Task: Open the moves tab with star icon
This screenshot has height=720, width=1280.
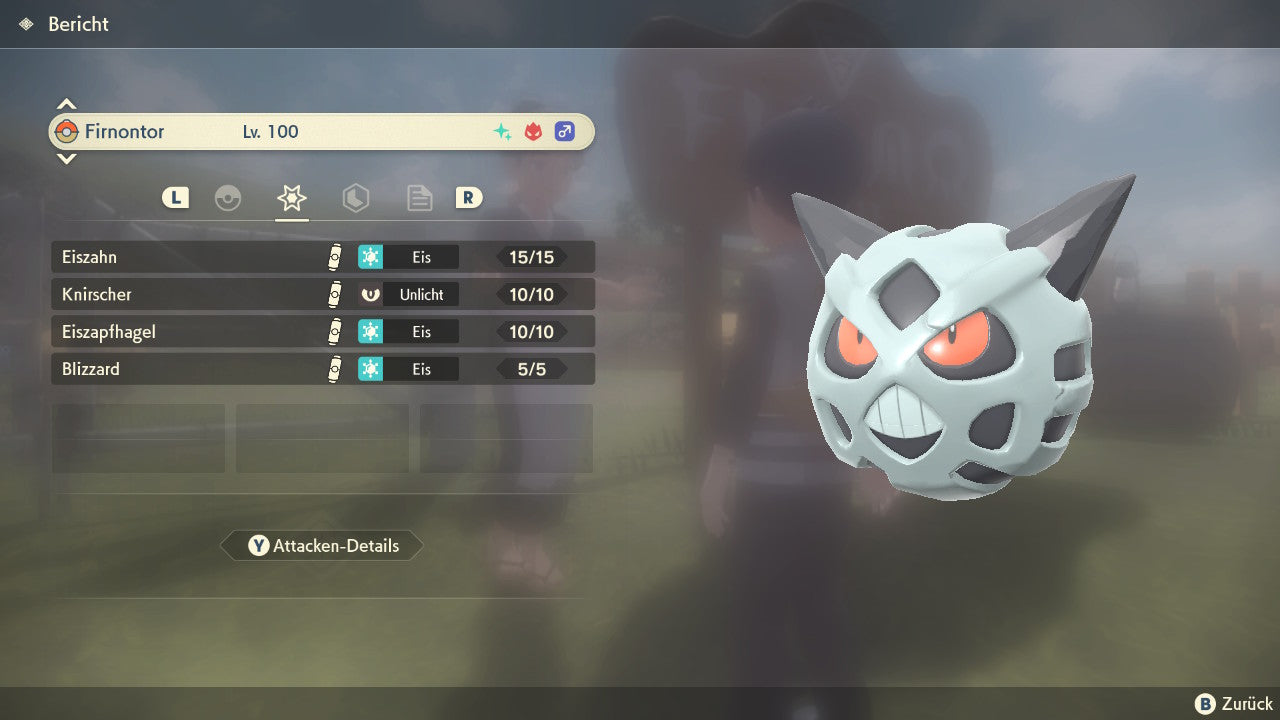Action: pos(291,198)
